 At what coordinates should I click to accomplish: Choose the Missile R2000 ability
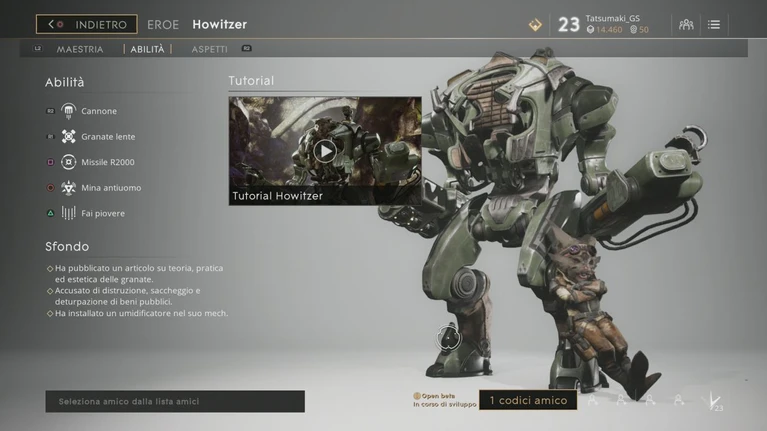pos(107,162)
